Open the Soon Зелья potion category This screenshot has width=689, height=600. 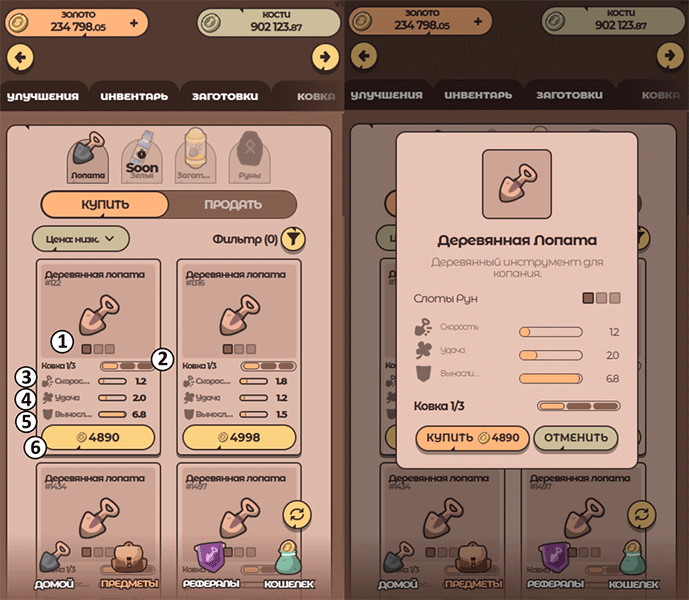(142, 156)
